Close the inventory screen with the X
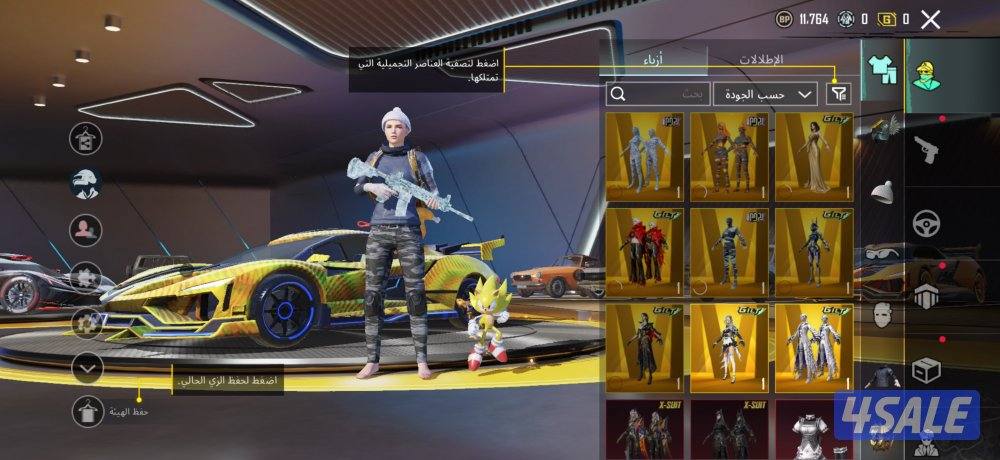1000x460 pixels. 931,18
